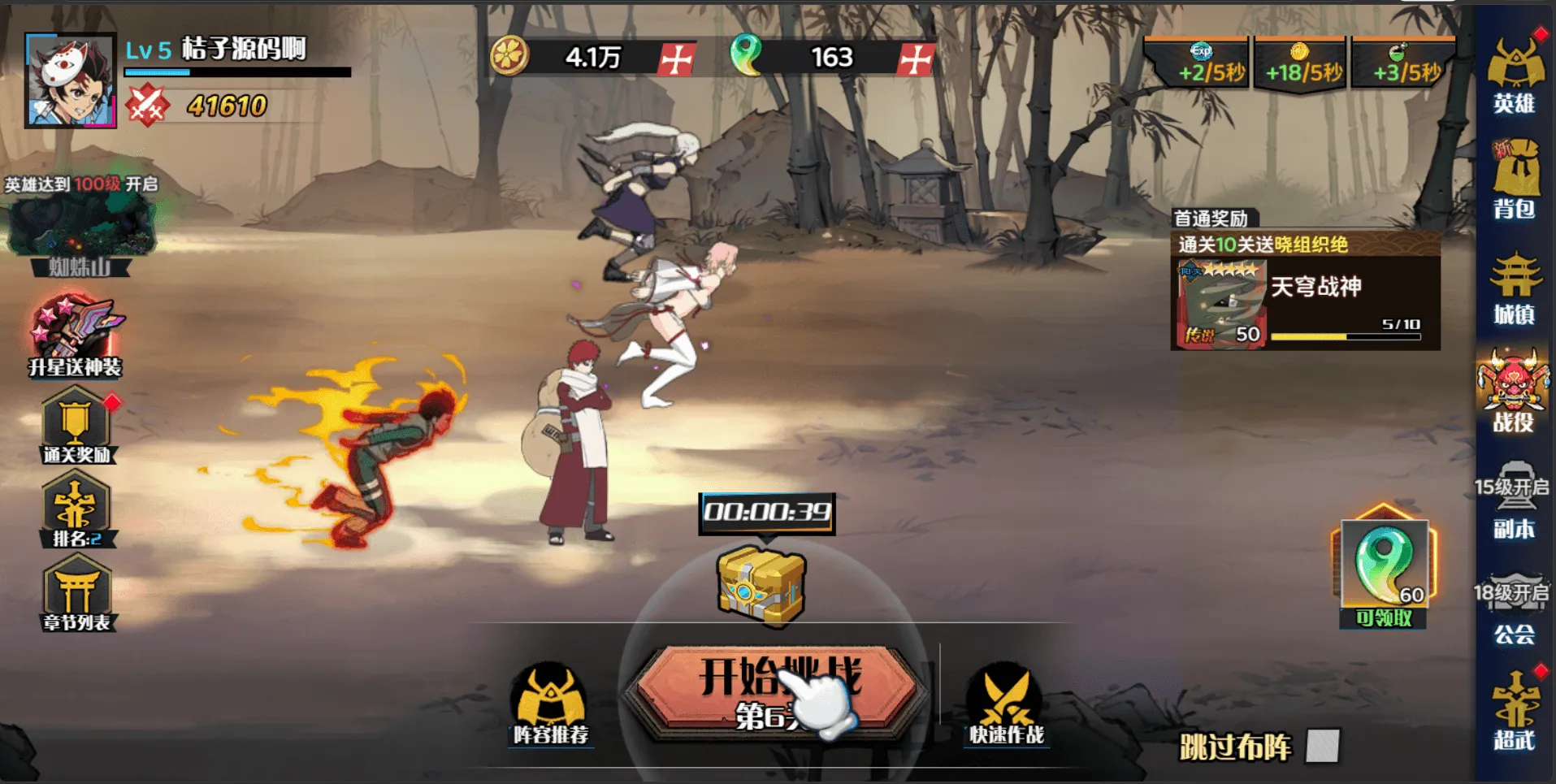The image size is (1556, 784).
Task: Add more green jade with plus button
Action: tap(916, 58)
